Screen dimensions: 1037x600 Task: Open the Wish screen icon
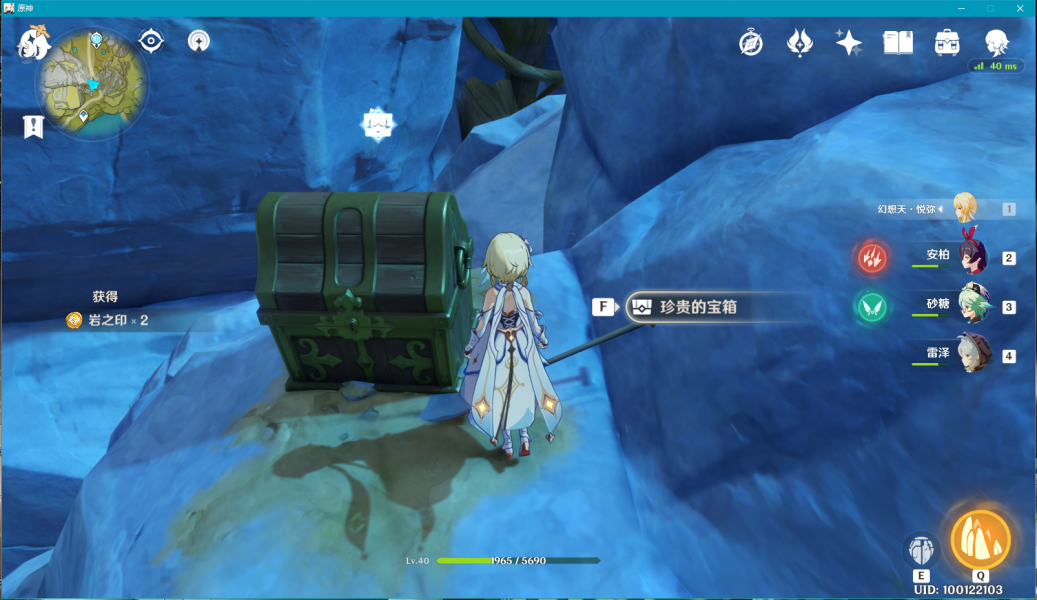800,43
